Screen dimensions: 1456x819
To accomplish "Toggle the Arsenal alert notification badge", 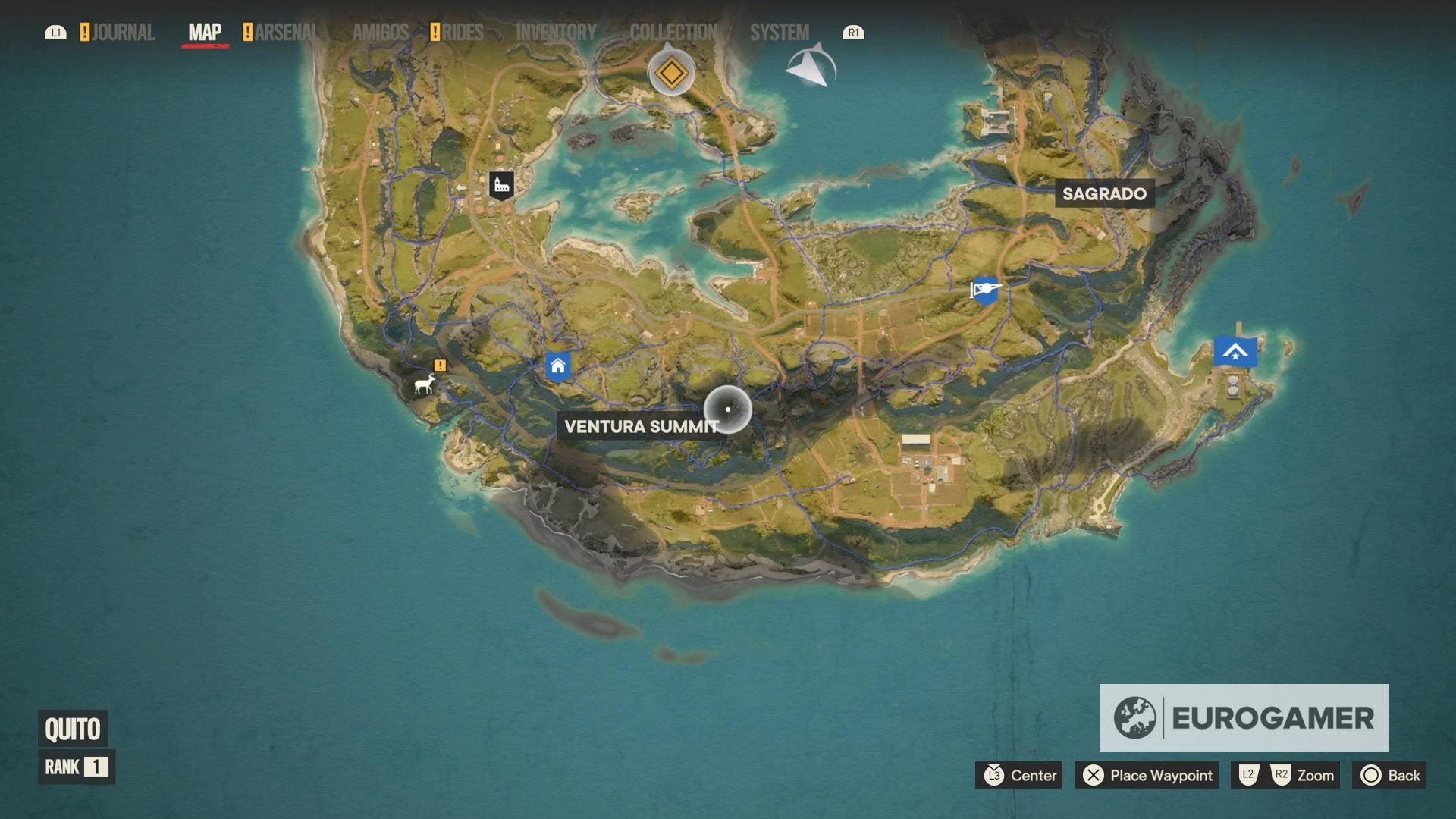I will (x=246, y=32).
